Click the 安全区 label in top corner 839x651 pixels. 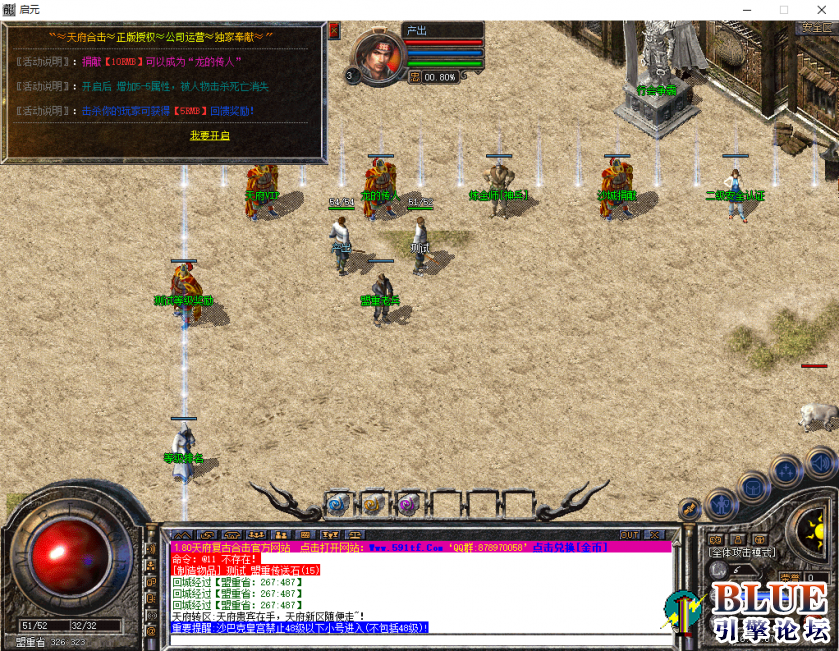pyautogui.click(x=817, y=28)
